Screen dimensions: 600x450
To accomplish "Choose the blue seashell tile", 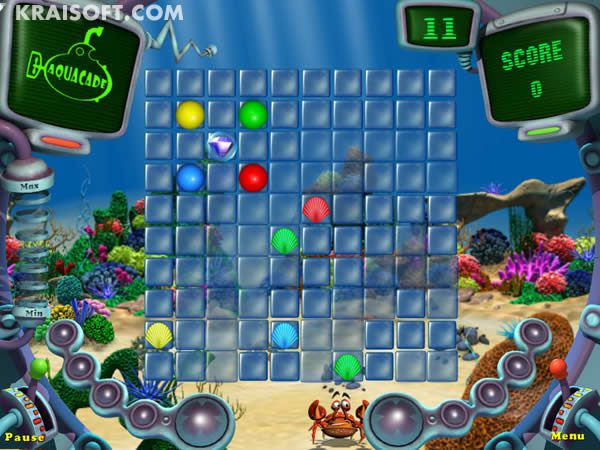I will coord(284,335).
